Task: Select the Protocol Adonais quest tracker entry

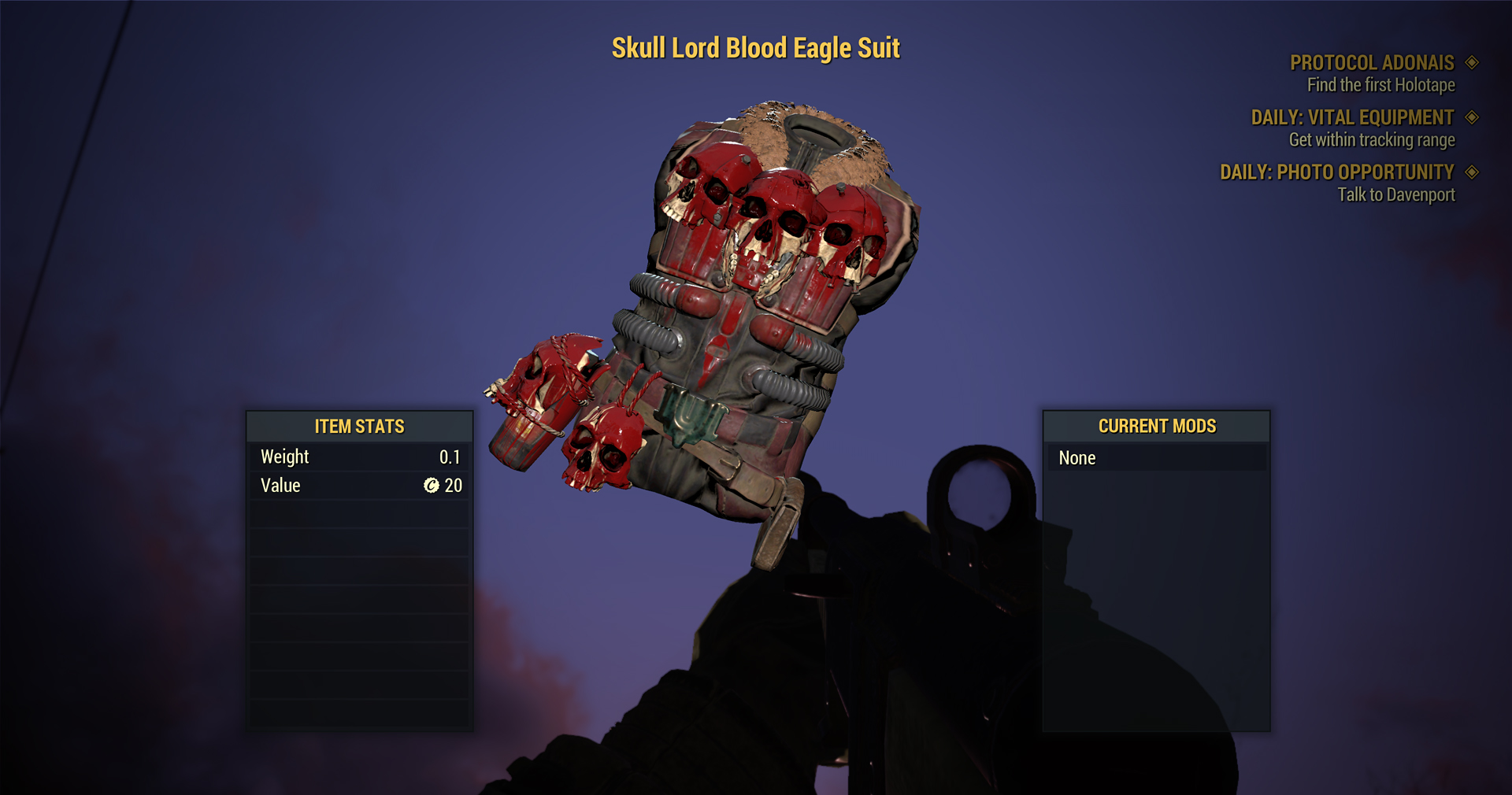Action: click(x=1371, y=63)
